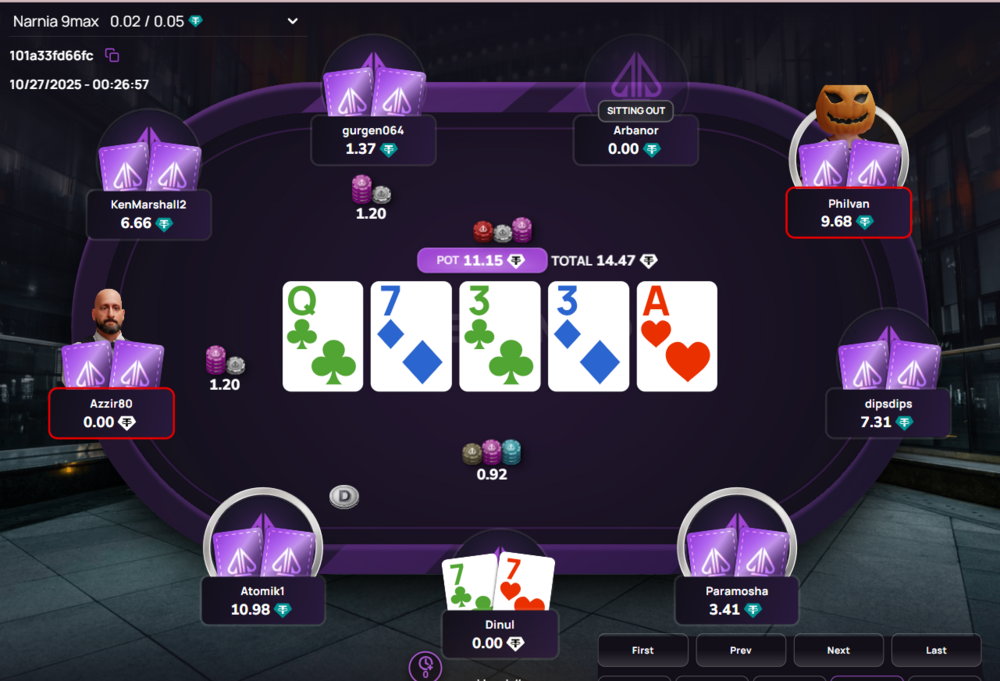The width and height of the screenshot is (1000, 681).
Task: Jump to the First replay step
Action: pyautogui.click(x=642, y=650)
